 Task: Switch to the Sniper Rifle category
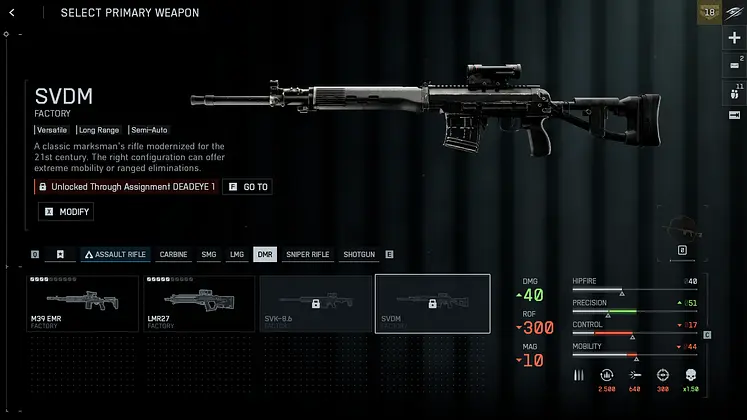pyautogui.click(x=307, y=255)
